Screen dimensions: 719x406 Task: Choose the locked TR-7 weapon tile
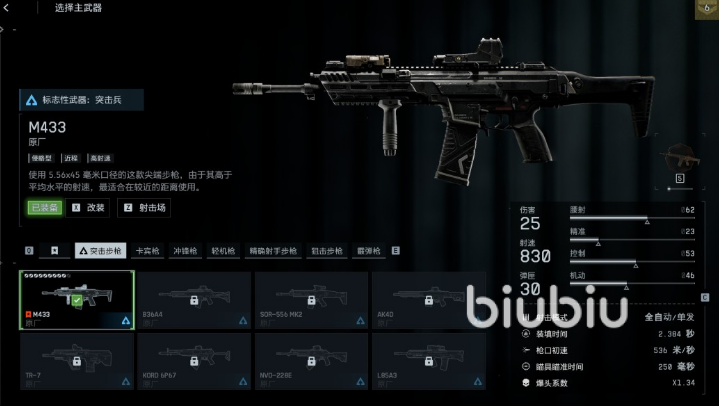tap(76, 360)
